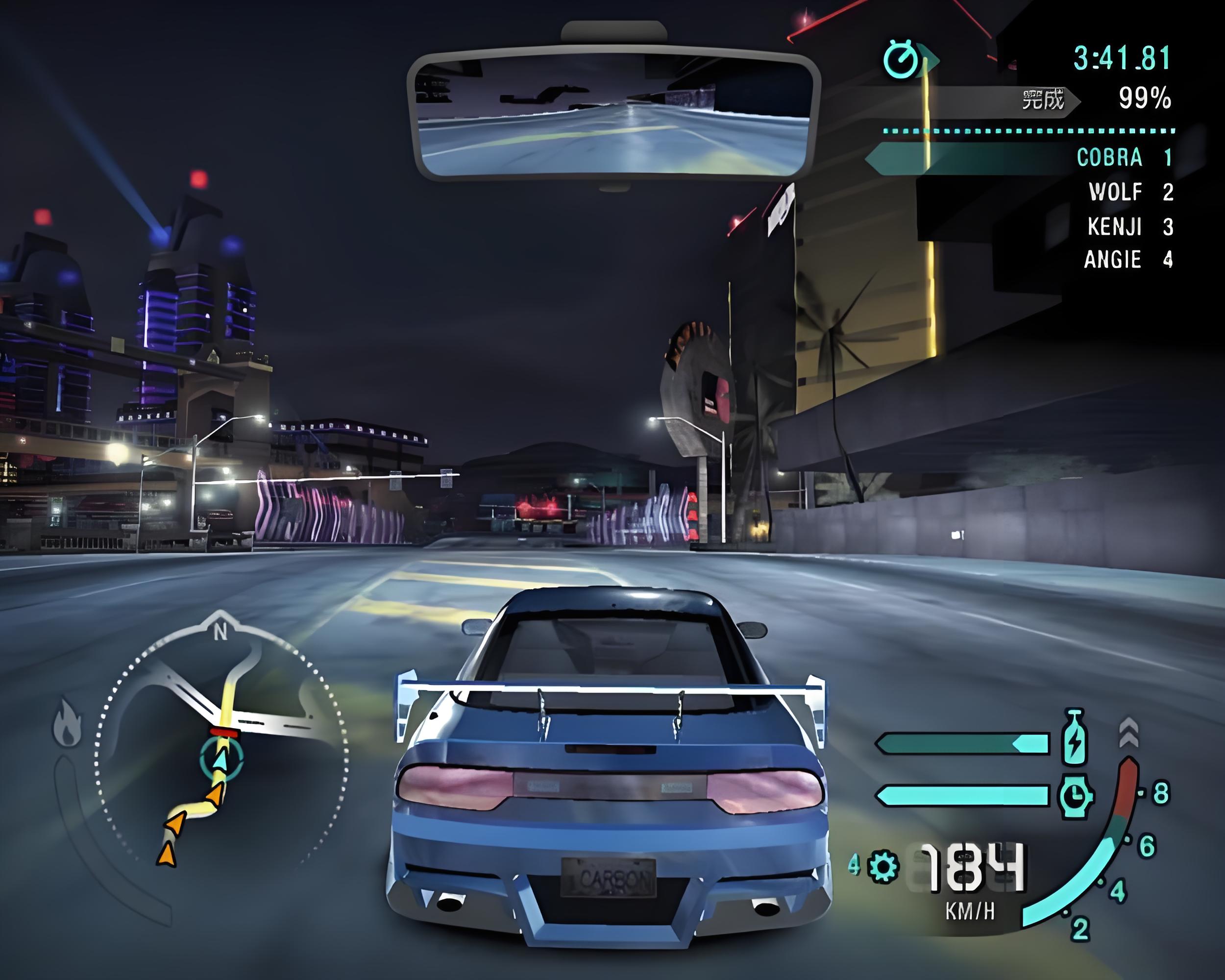The height and width of the screenshot is (980, 1225).
Task: Pick ANGIE in the standings list
Action: click(x=1112, y=260)
